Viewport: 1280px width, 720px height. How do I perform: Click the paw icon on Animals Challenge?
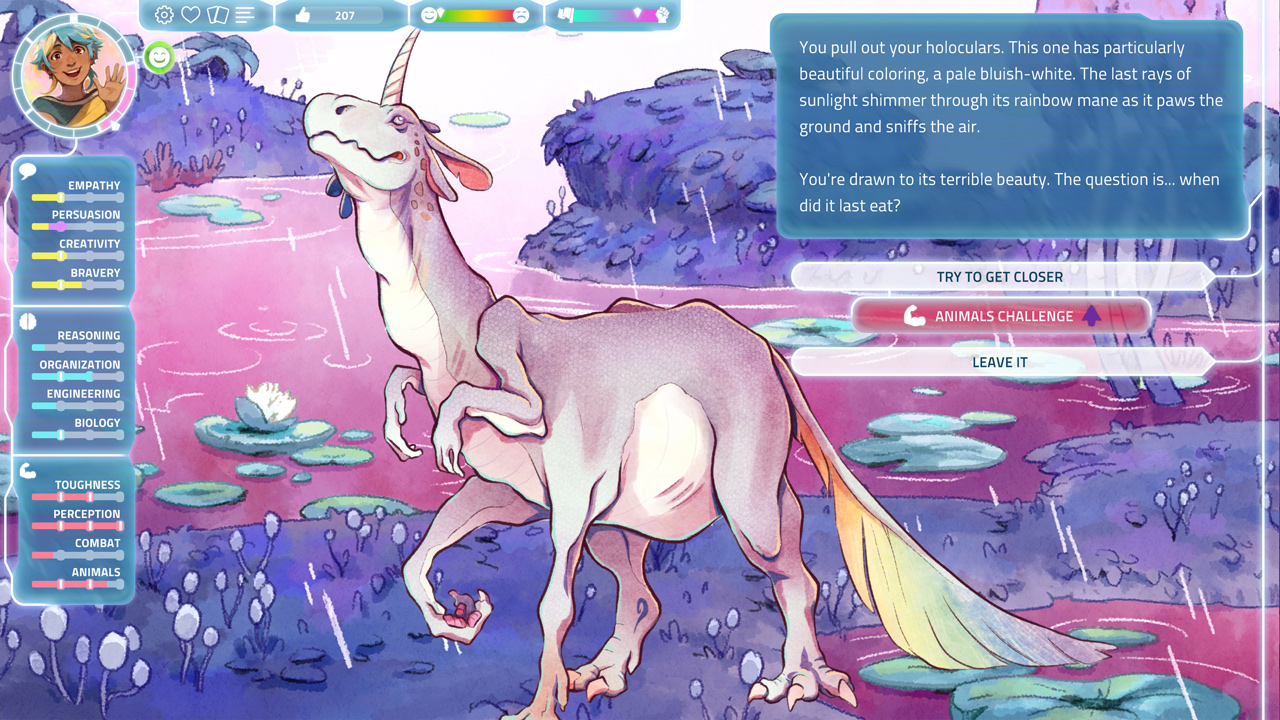(x=913, y=316)
